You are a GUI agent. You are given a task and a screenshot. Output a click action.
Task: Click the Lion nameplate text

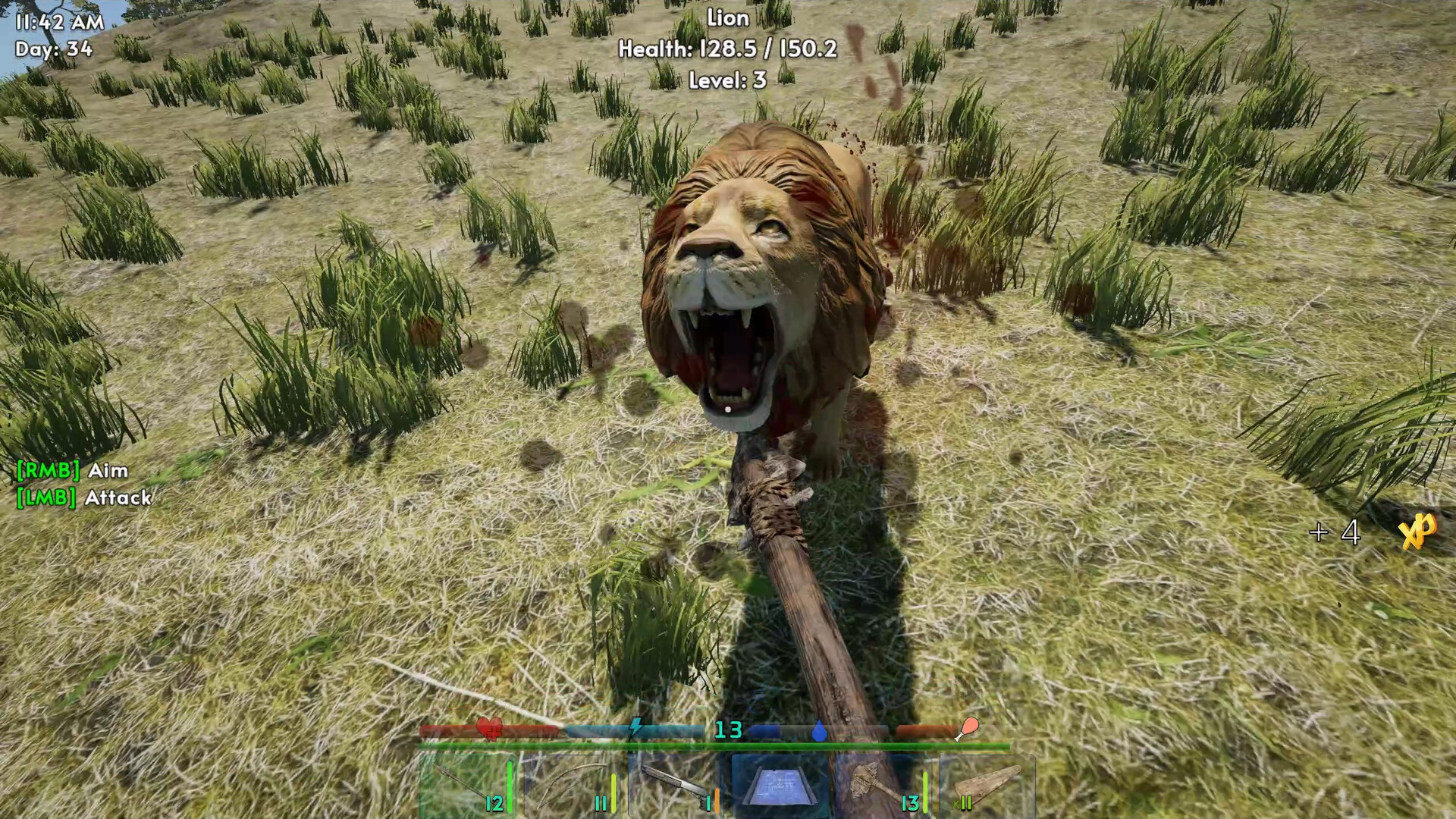(726, 18)
